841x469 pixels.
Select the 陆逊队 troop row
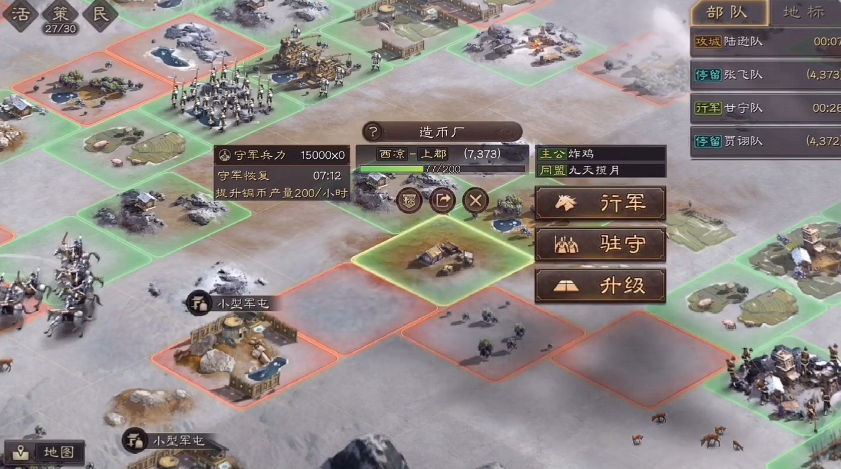766,42
